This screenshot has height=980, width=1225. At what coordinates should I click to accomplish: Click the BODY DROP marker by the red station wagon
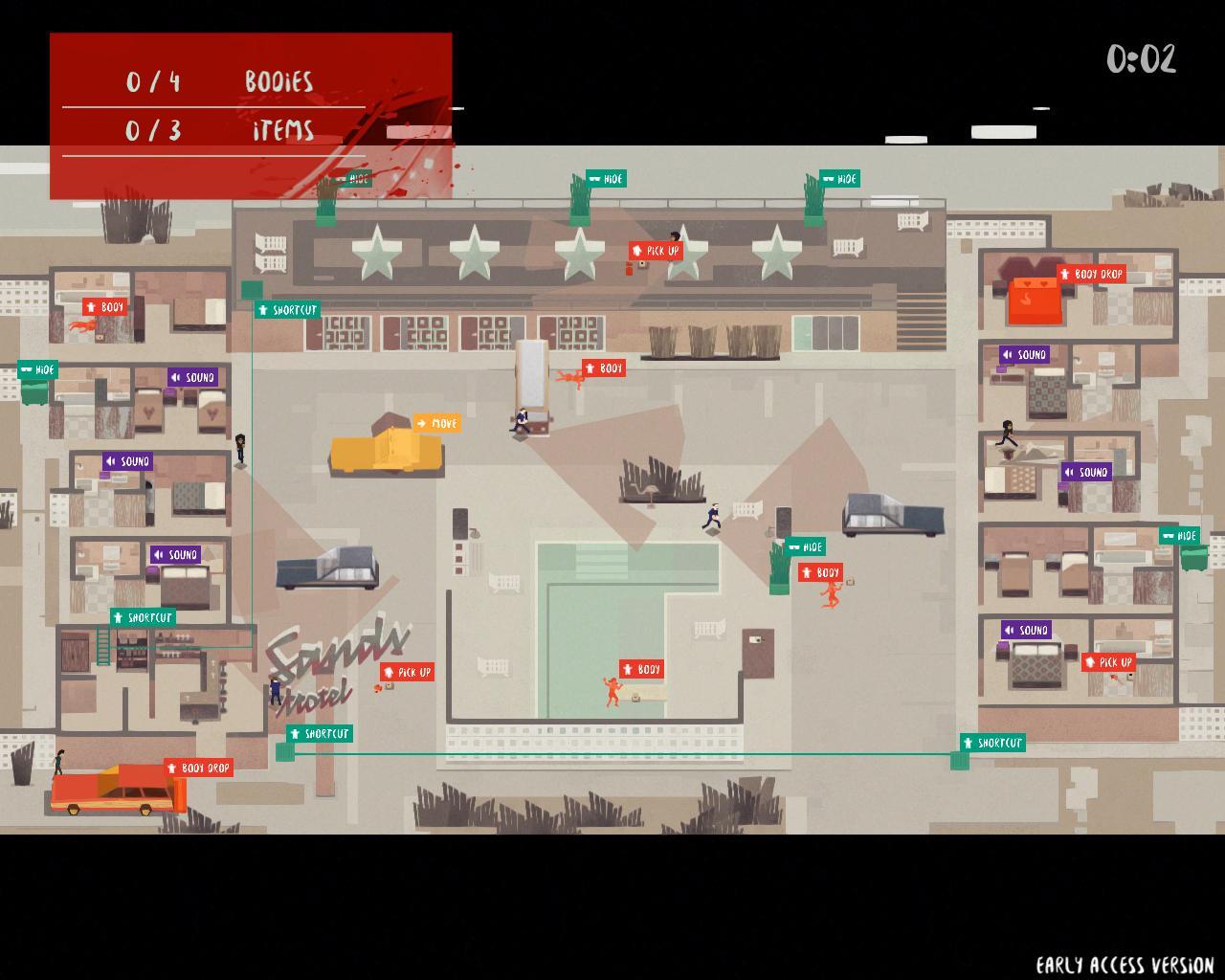(199, 768)
